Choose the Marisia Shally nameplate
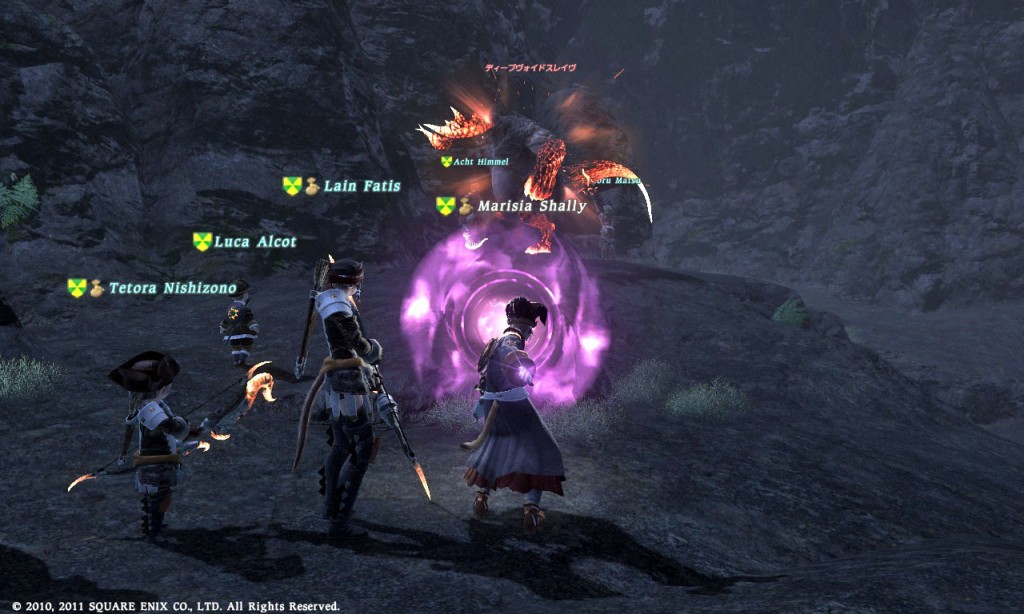The width and height of the screenshot is (1024, 614). click(531, 206)
